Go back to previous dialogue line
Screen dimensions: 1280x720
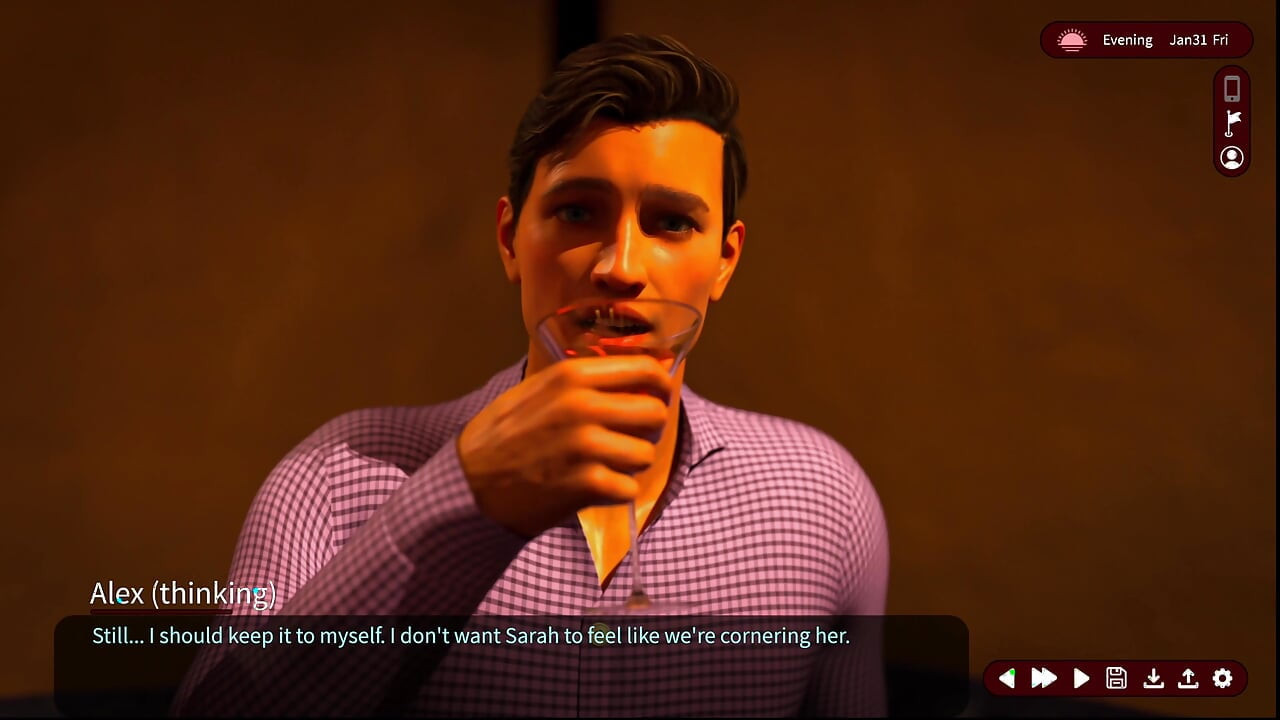1007,678
